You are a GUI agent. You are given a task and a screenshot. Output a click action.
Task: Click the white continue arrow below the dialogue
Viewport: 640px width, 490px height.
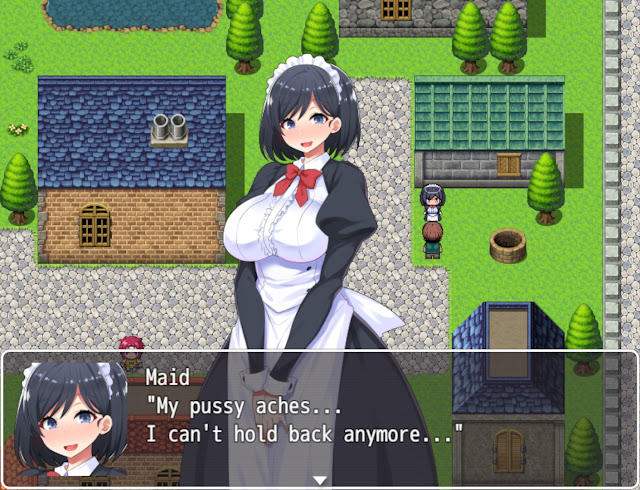coord(320,480)
